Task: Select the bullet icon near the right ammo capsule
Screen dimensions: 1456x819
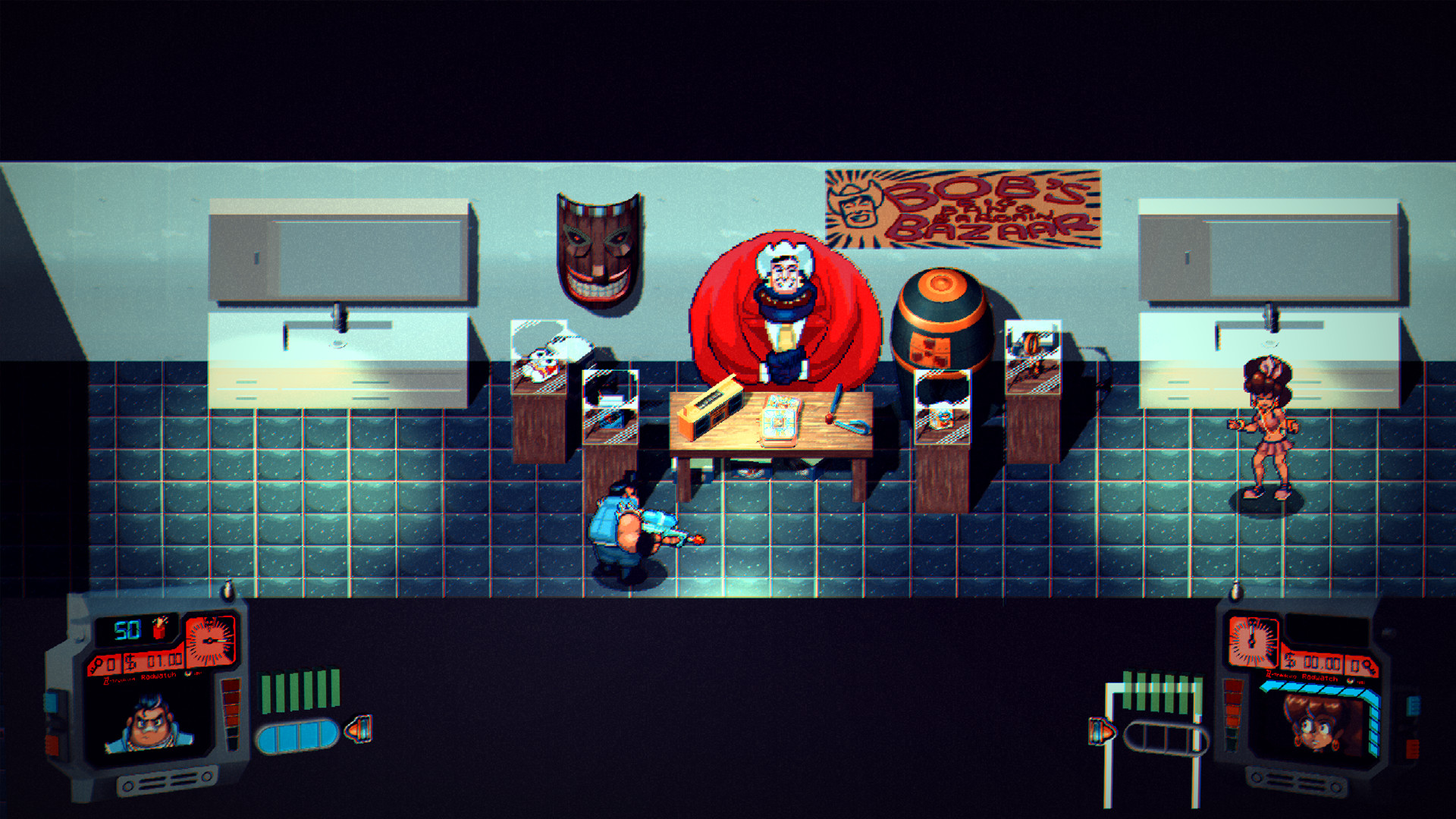Action: click(1102, 733)
